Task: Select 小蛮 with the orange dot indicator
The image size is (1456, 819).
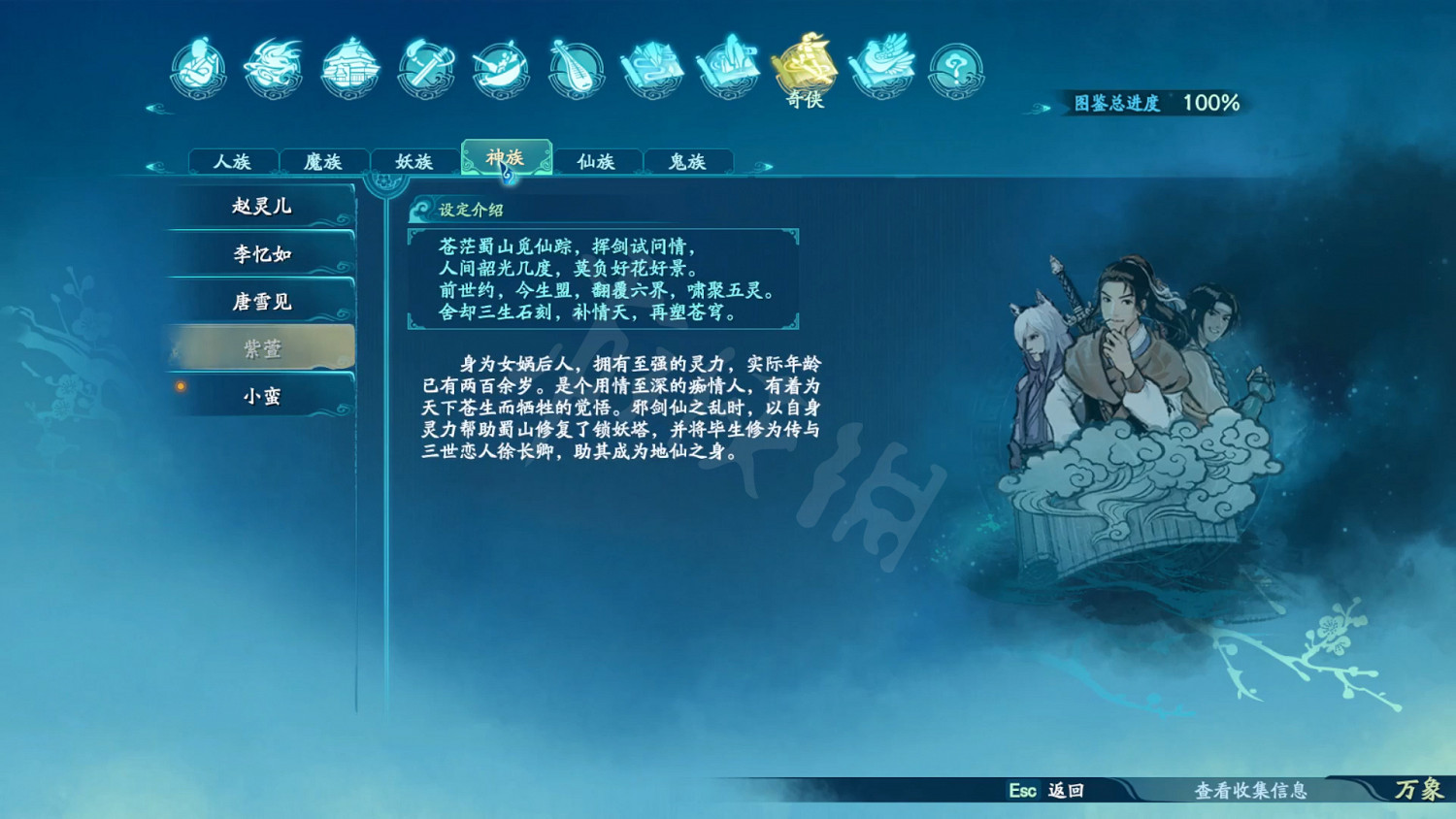Action: click(x=258, y=396)
